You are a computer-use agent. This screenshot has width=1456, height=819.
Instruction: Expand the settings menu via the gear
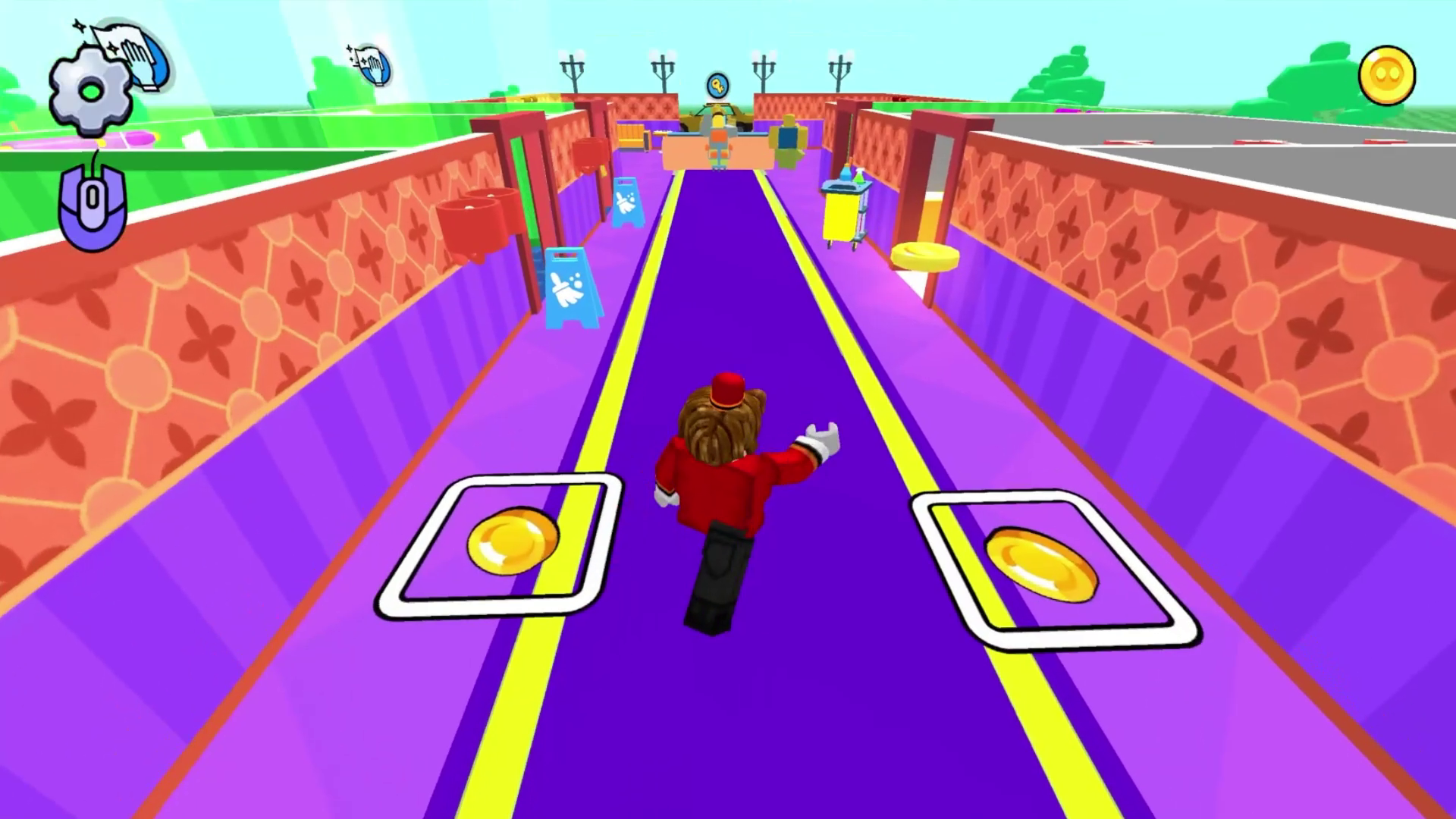(x=91, y=91)
